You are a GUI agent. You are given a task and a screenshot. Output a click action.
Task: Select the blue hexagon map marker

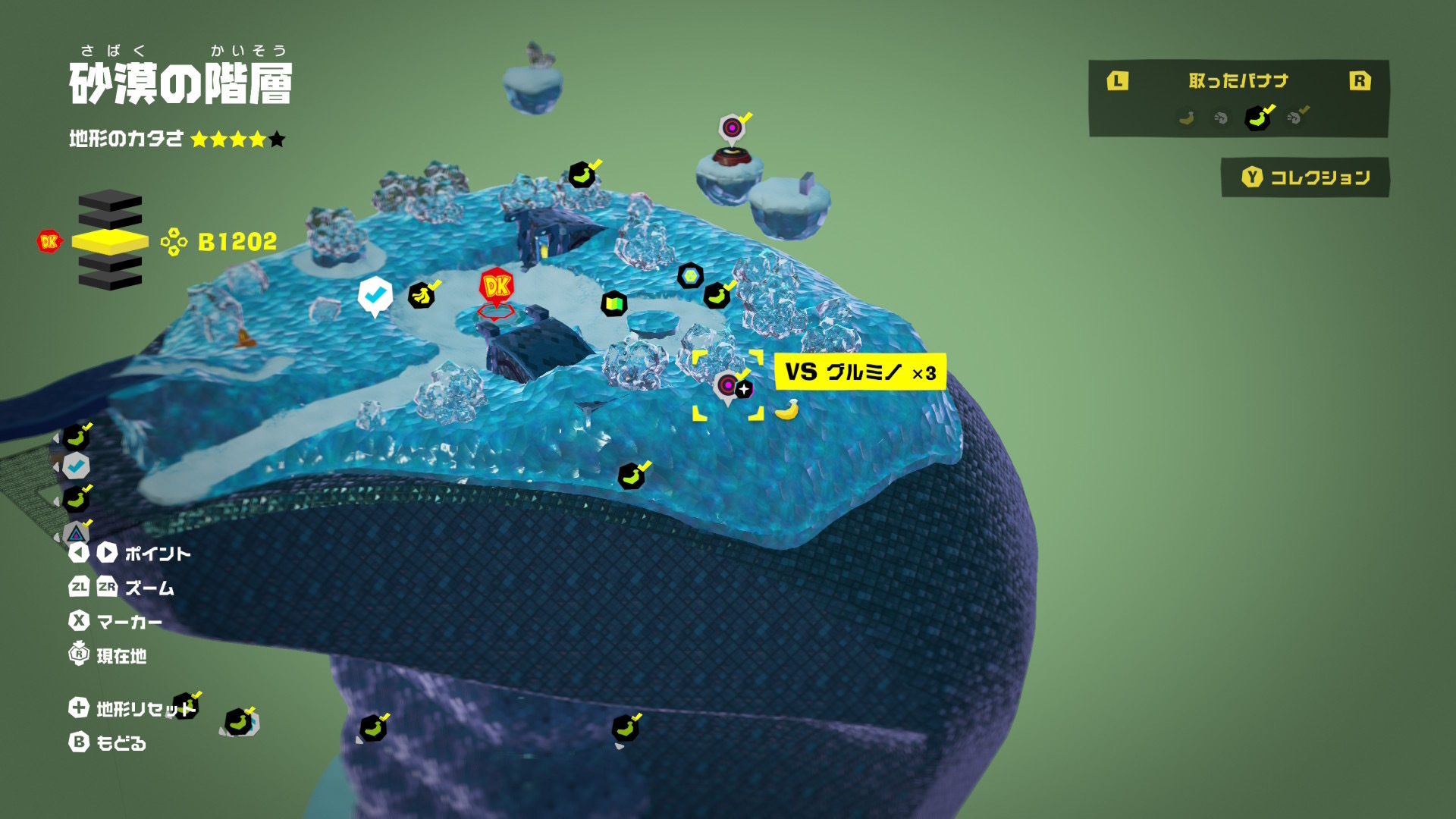click(x=690, y=276)
